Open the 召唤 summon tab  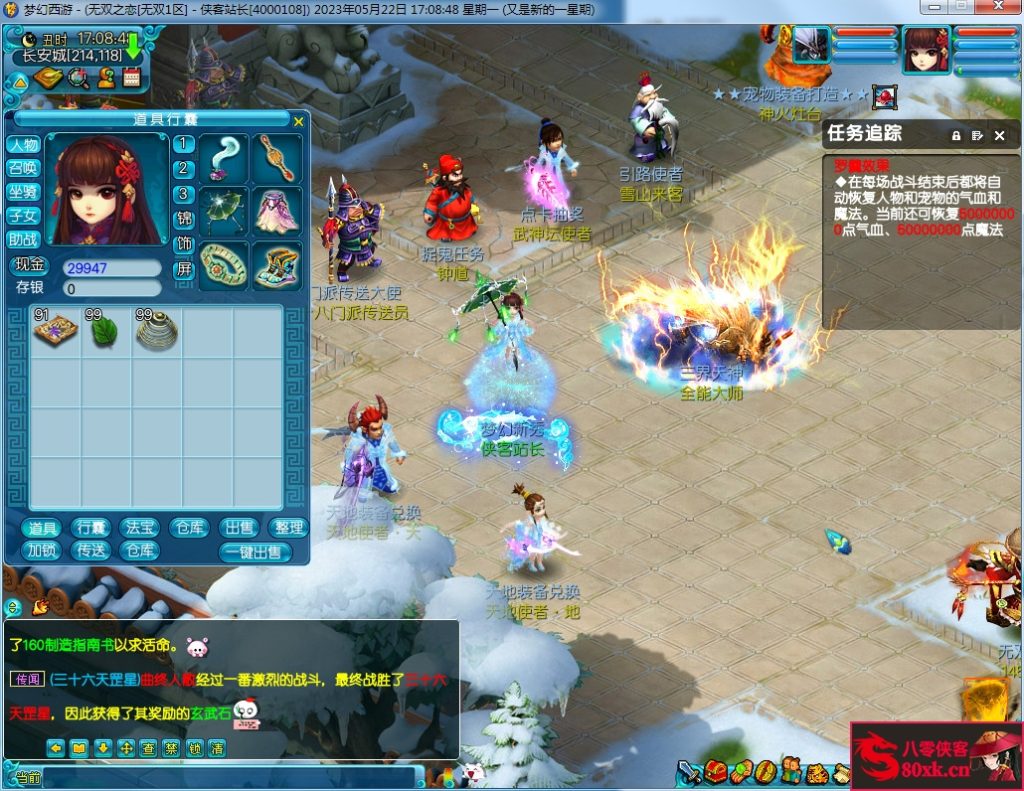23,168
